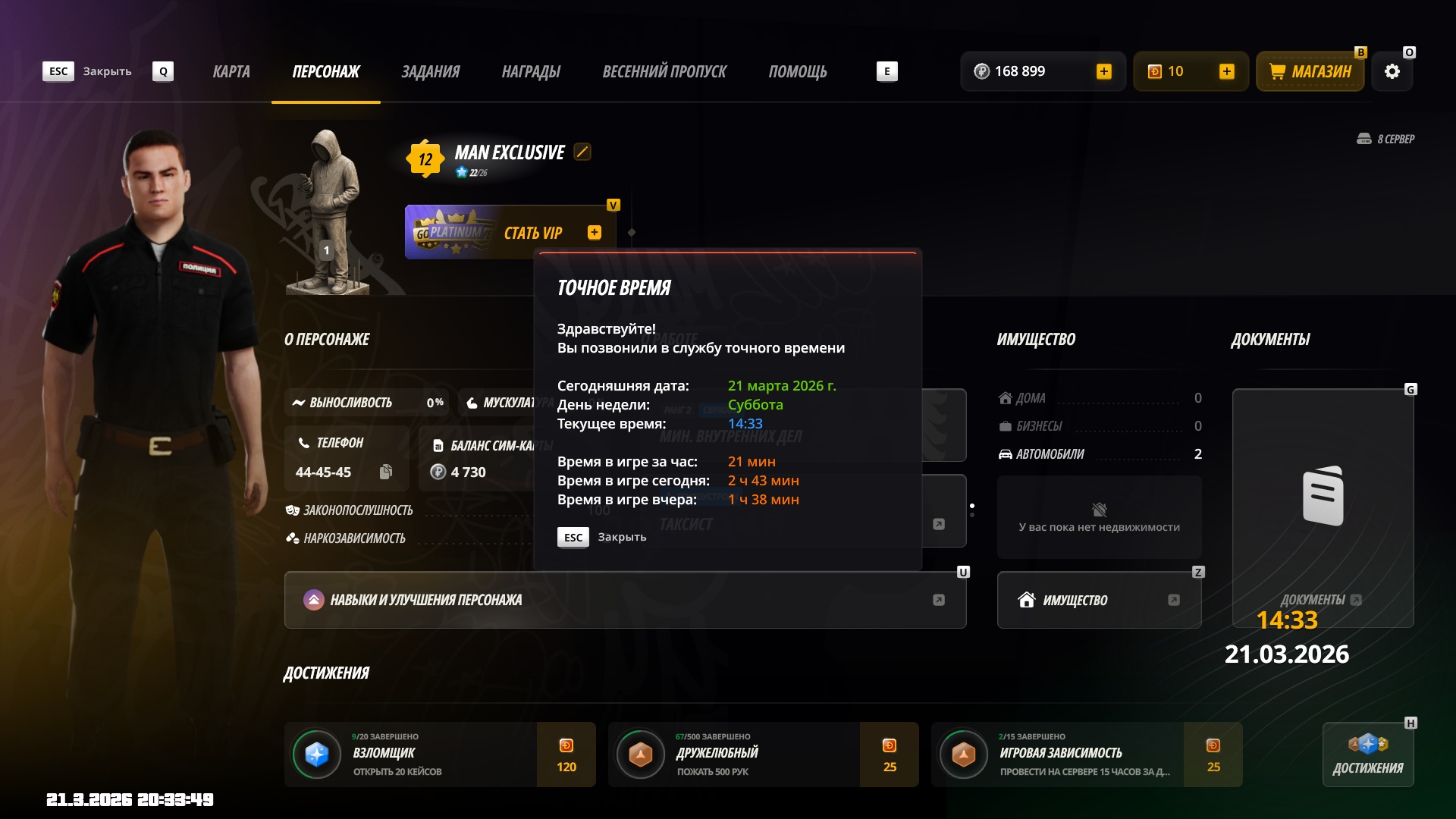Open the Магазин shop
Screen dimensions: 1456x819
click(1310, 71)
